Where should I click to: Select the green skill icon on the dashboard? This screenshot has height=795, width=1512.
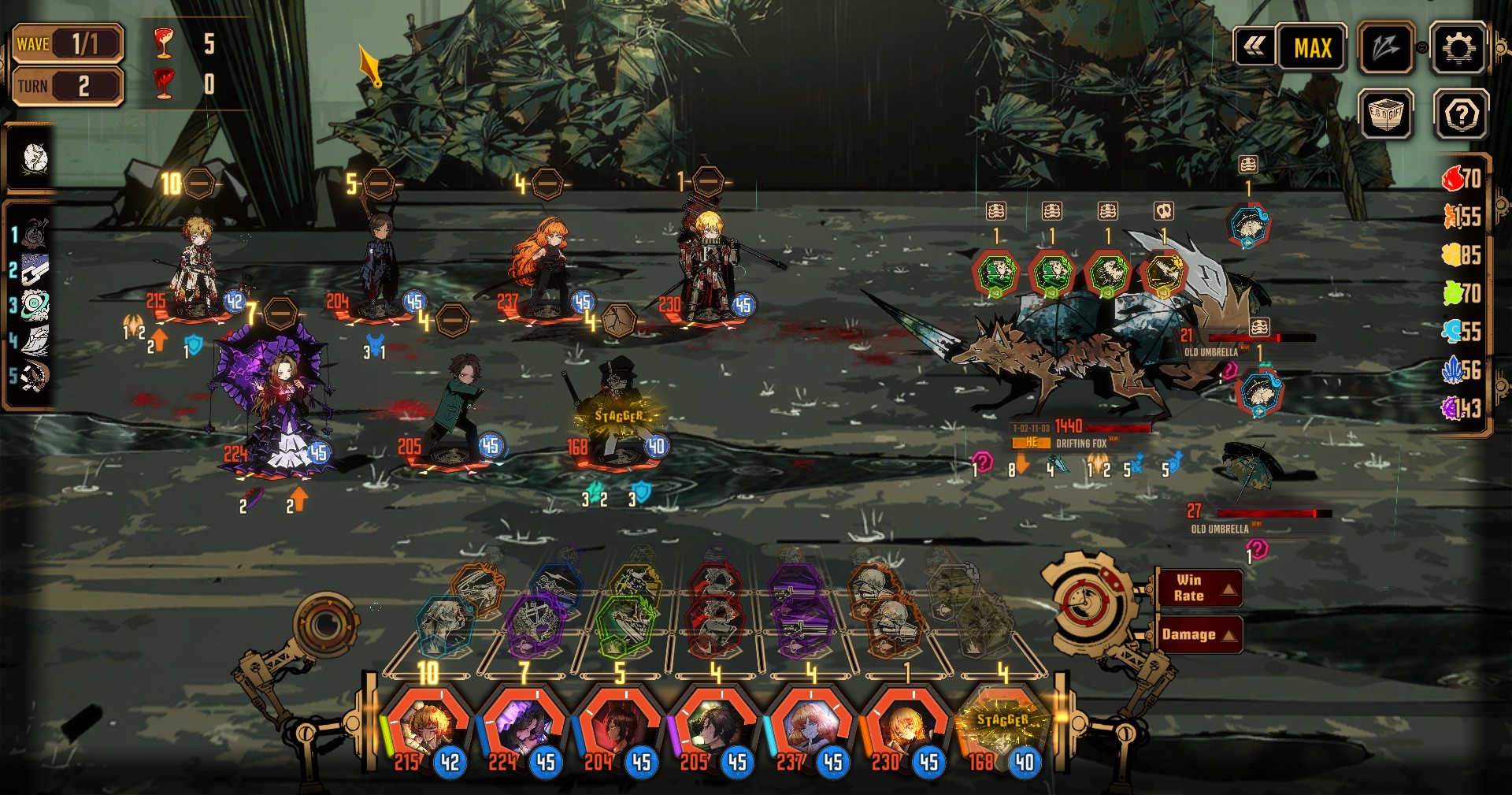click(x=624, y=626)
